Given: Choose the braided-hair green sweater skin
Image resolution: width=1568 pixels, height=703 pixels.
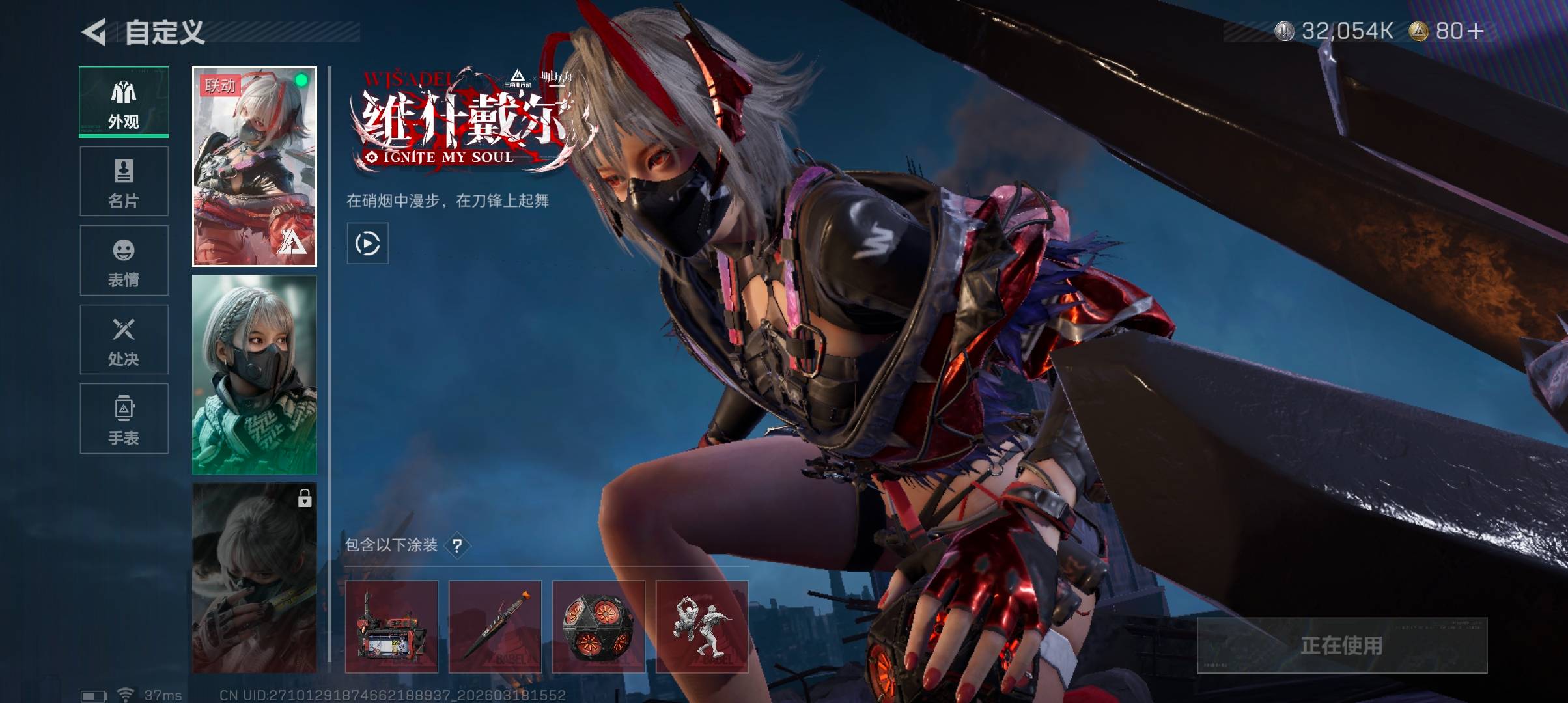Looking at the screenshot, I should point(255,375).
